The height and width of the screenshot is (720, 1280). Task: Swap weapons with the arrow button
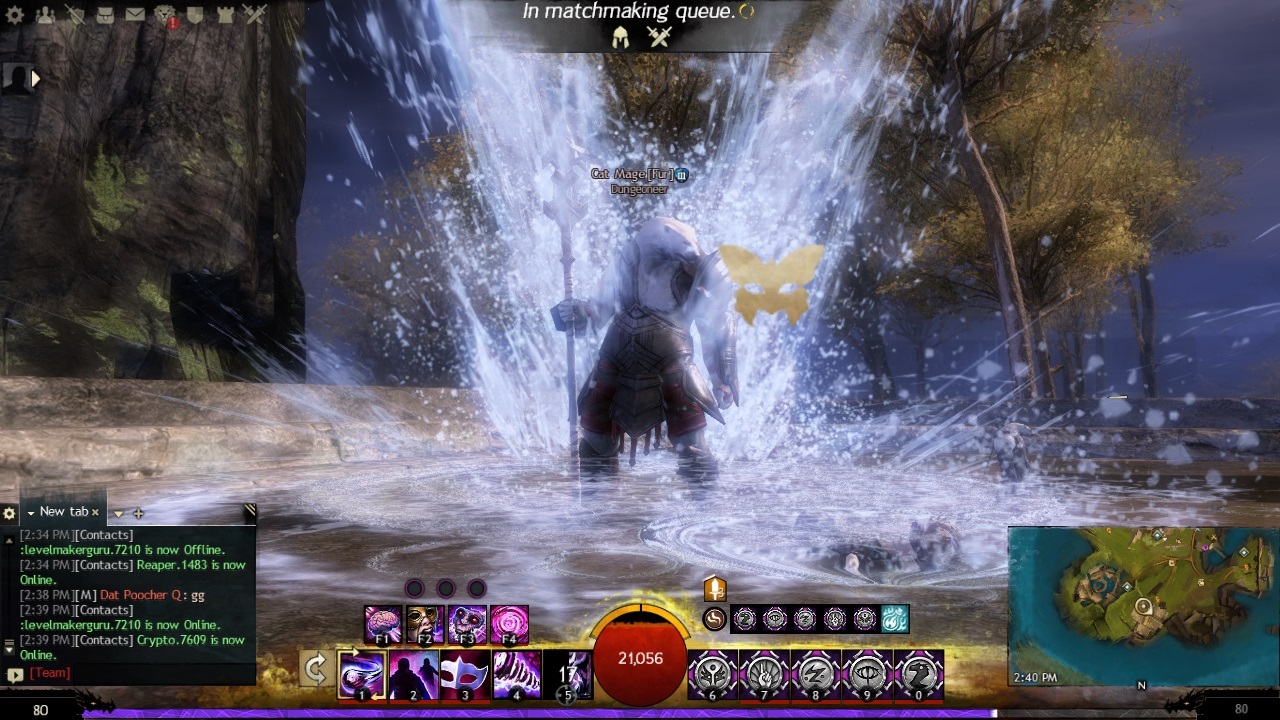pos(316,668)
